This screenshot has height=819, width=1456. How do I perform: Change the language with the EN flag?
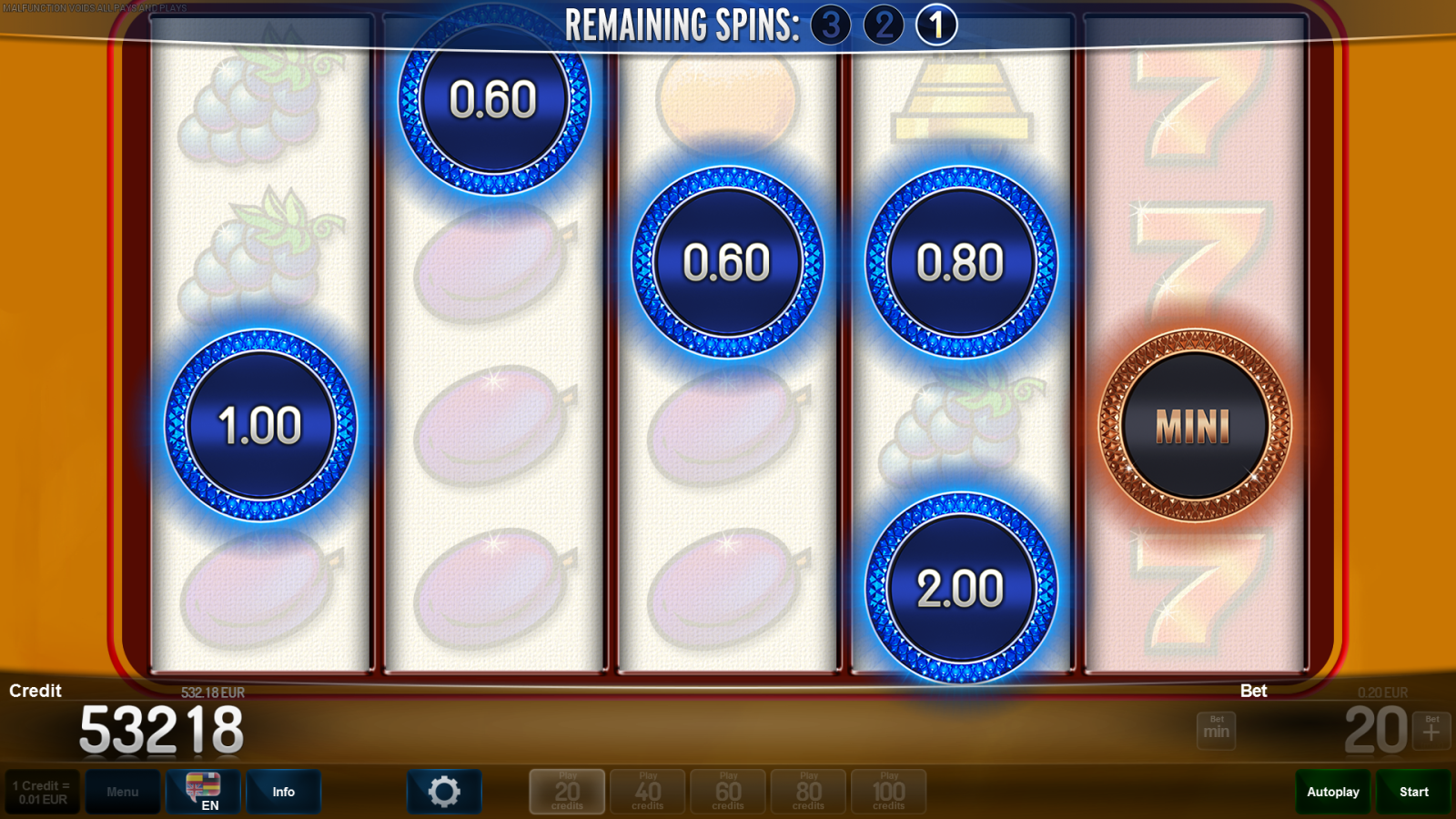pos(203,792)
